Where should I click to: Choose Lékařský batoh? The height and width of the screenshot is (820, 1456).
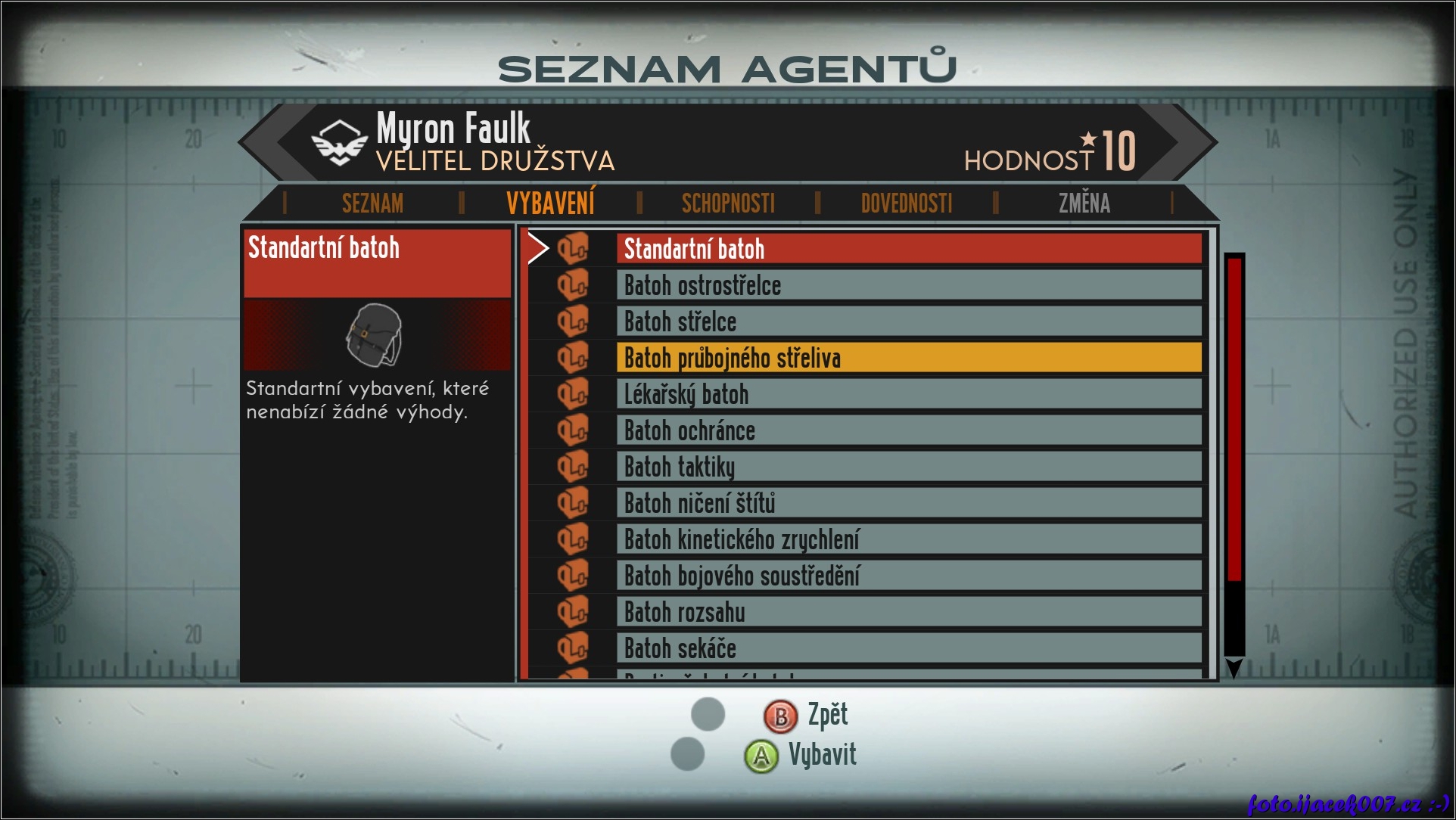tap(908, 394)
